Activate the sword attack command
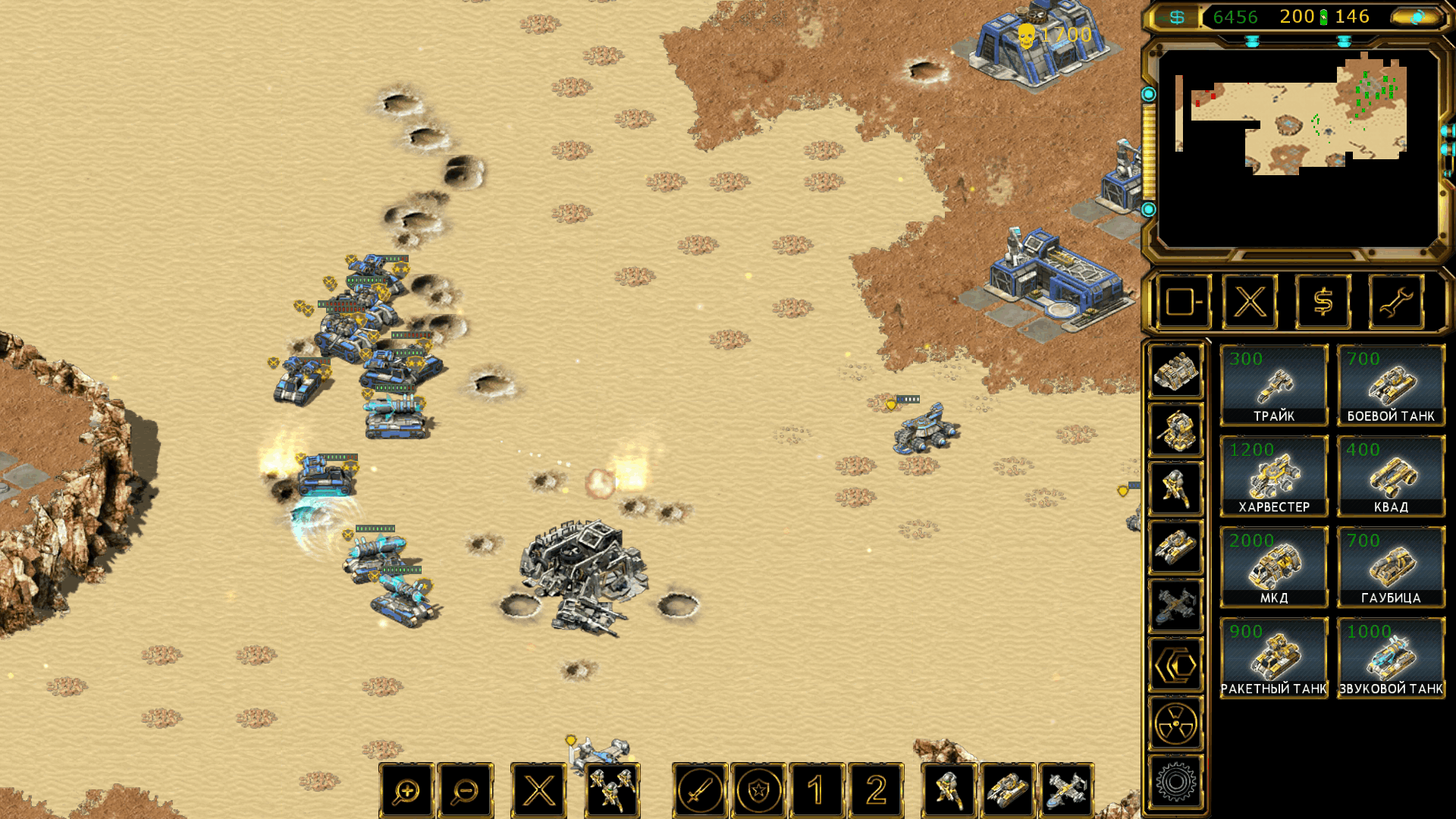Viewport: 1456px width, 819px height. 699,791
